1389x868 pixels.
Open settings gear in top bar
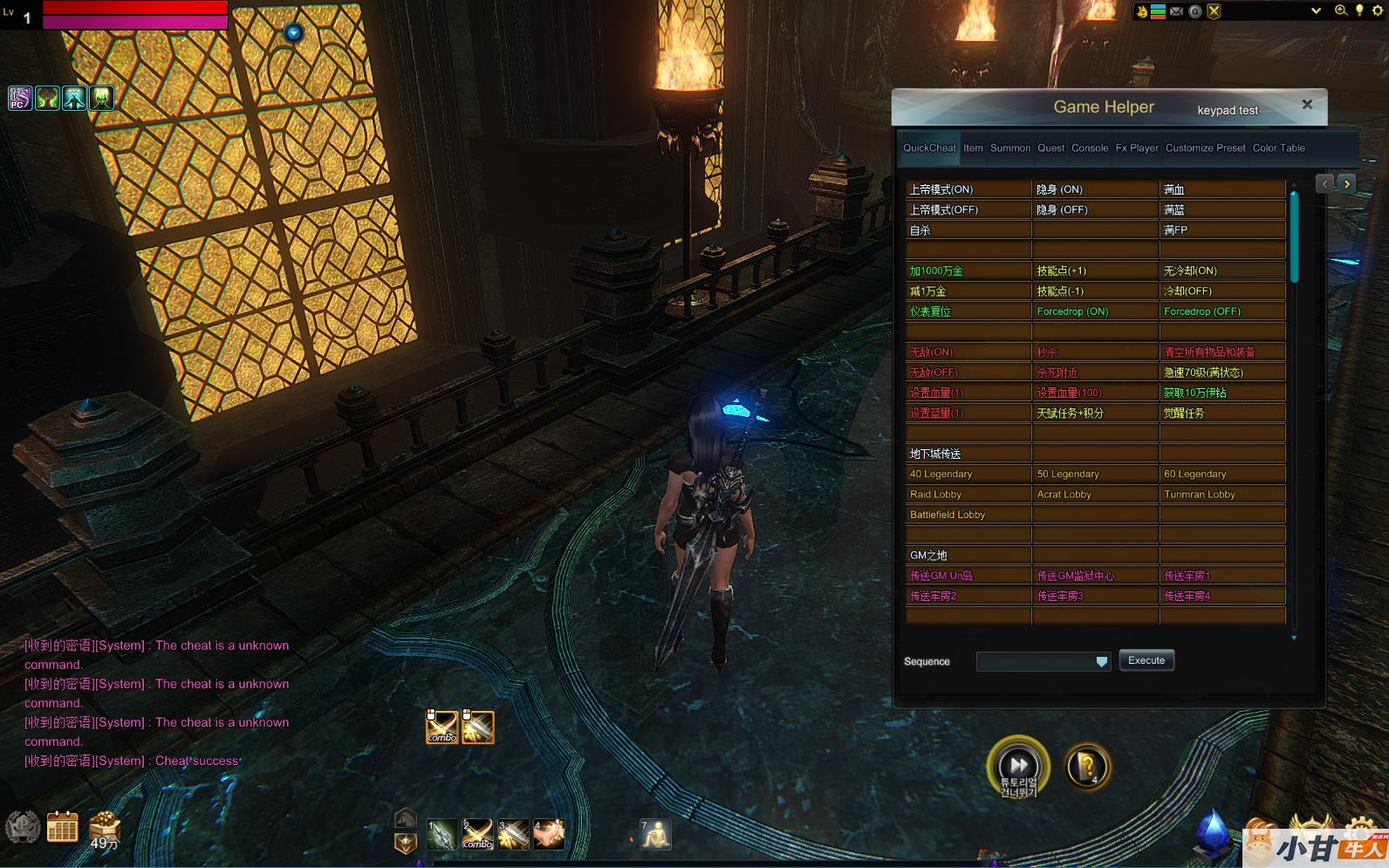pyautogui.click(x=1378, y=10)
